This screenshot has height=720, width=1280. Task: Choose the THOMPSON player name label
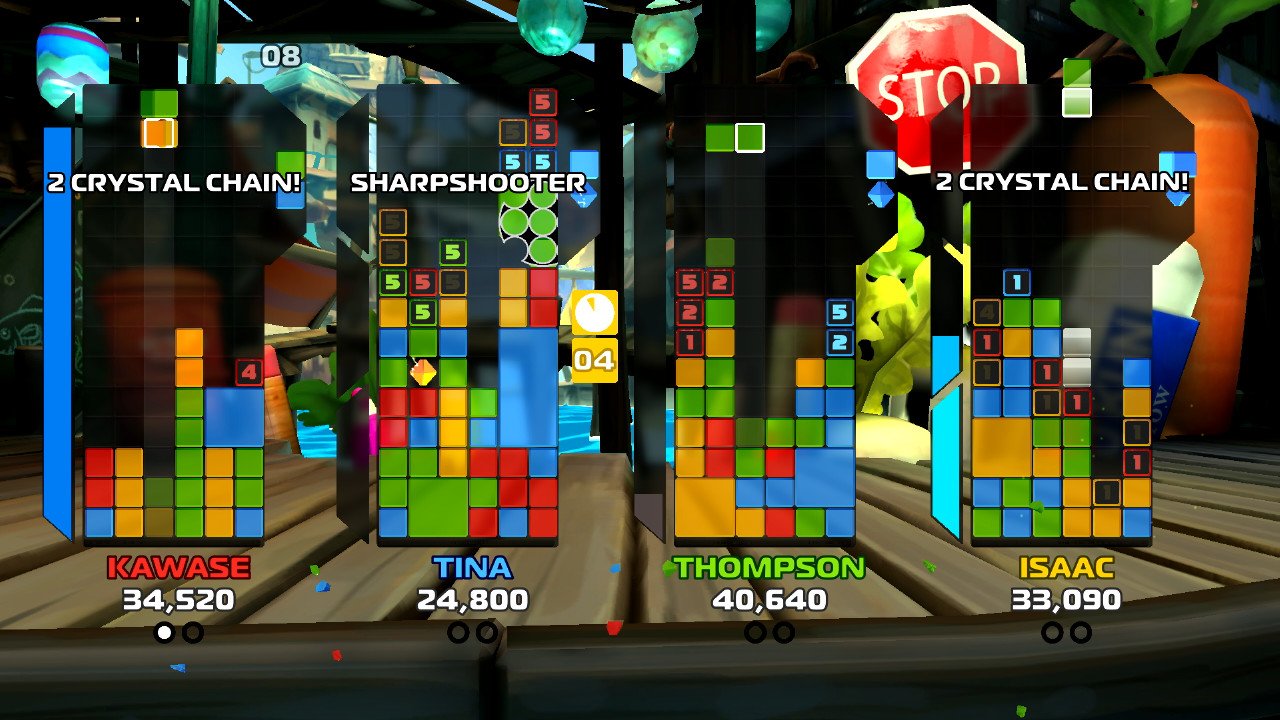[x=768, y=568]
